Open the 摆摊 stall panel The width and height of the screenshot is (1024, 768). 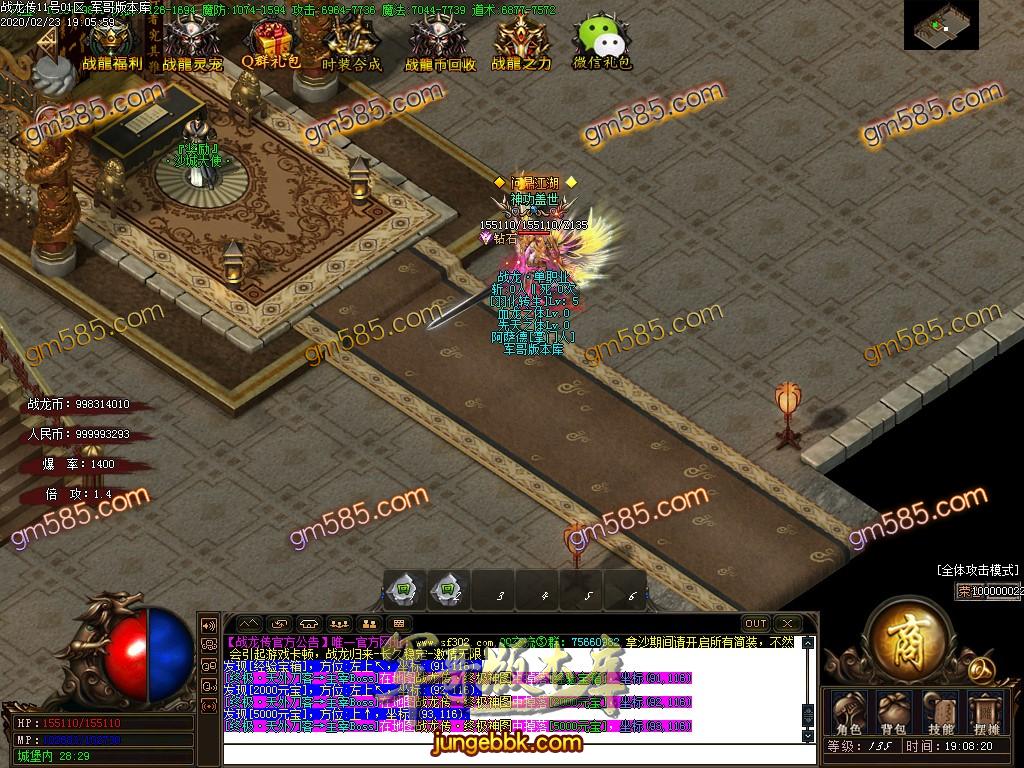click(x=985, y=711)
